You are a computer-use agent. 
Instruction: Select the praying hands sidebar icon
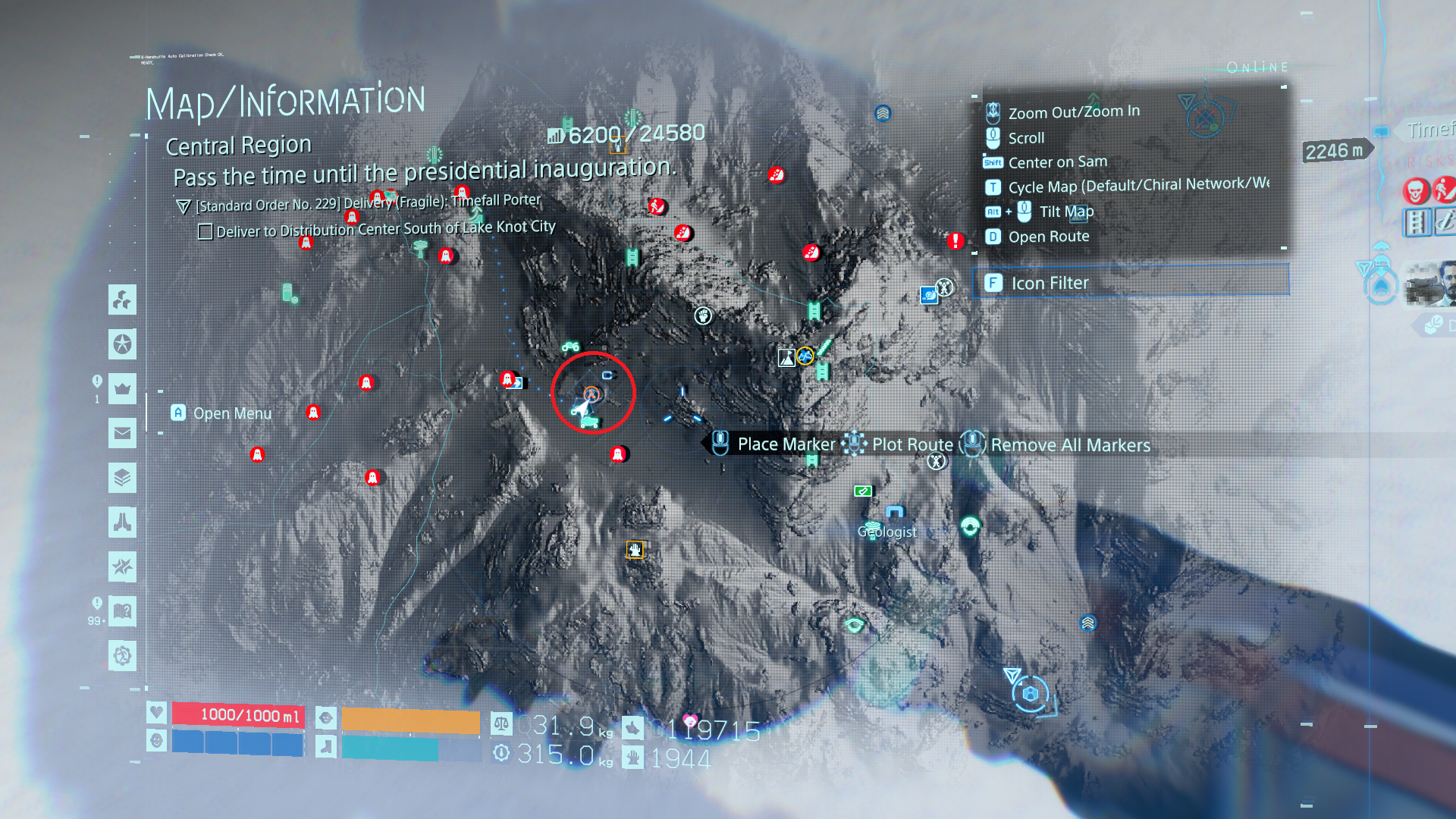[122, 522]
